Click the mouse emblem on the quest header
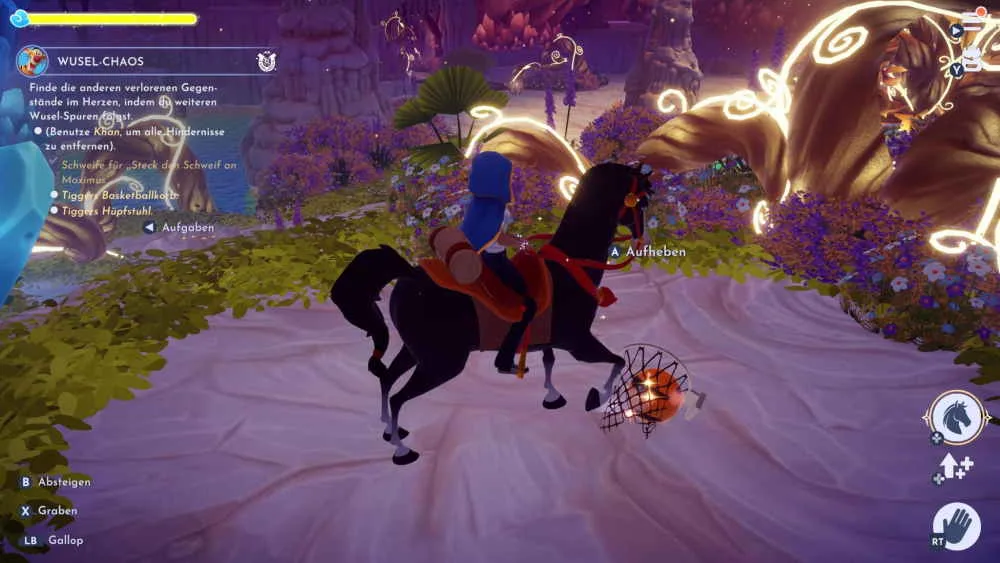Viewport: 1000px width, 563px height. pyautogui.click(x=266, y=61)
